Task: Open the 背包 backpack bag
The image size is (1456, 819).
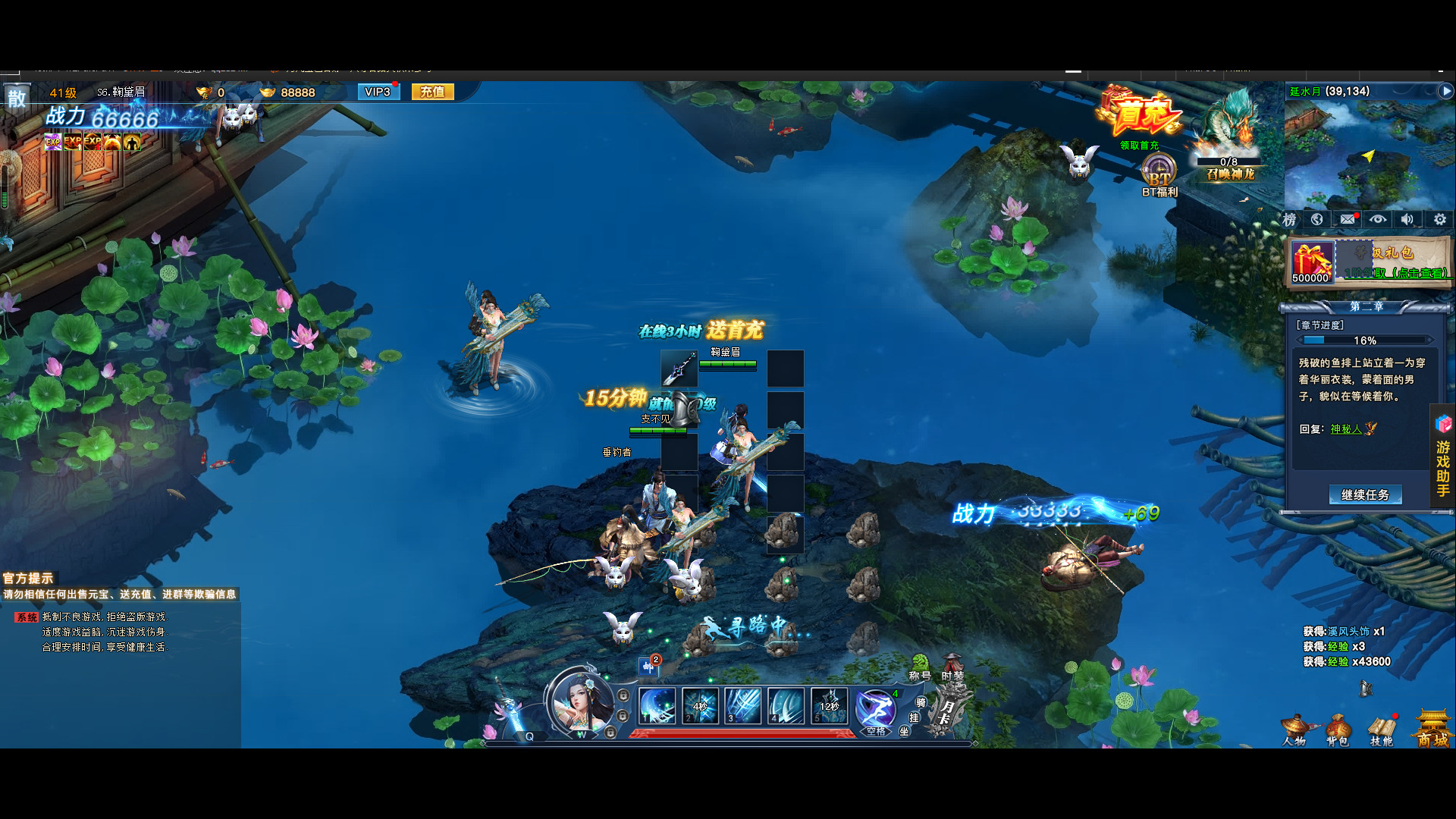Action: (x=1337, y=731)
